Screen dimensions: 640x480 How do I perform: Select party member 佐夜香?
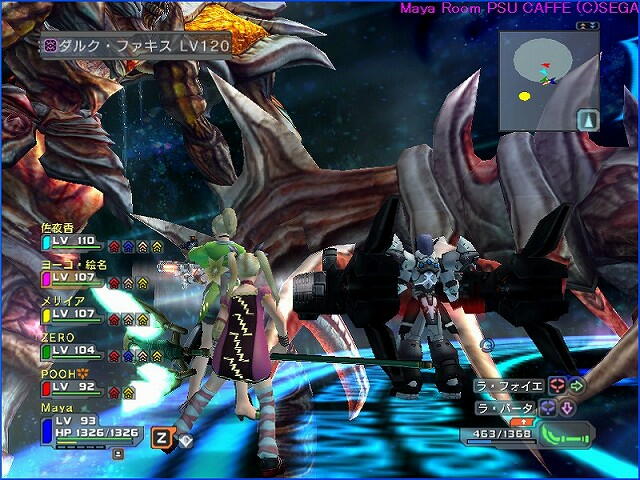click(x=67, y=237)
